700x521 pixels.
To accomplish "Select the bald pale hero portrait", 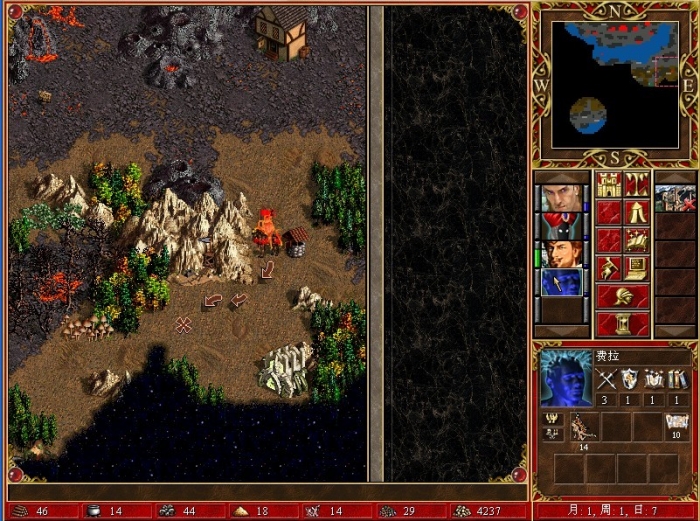I will tap(563, 199).
